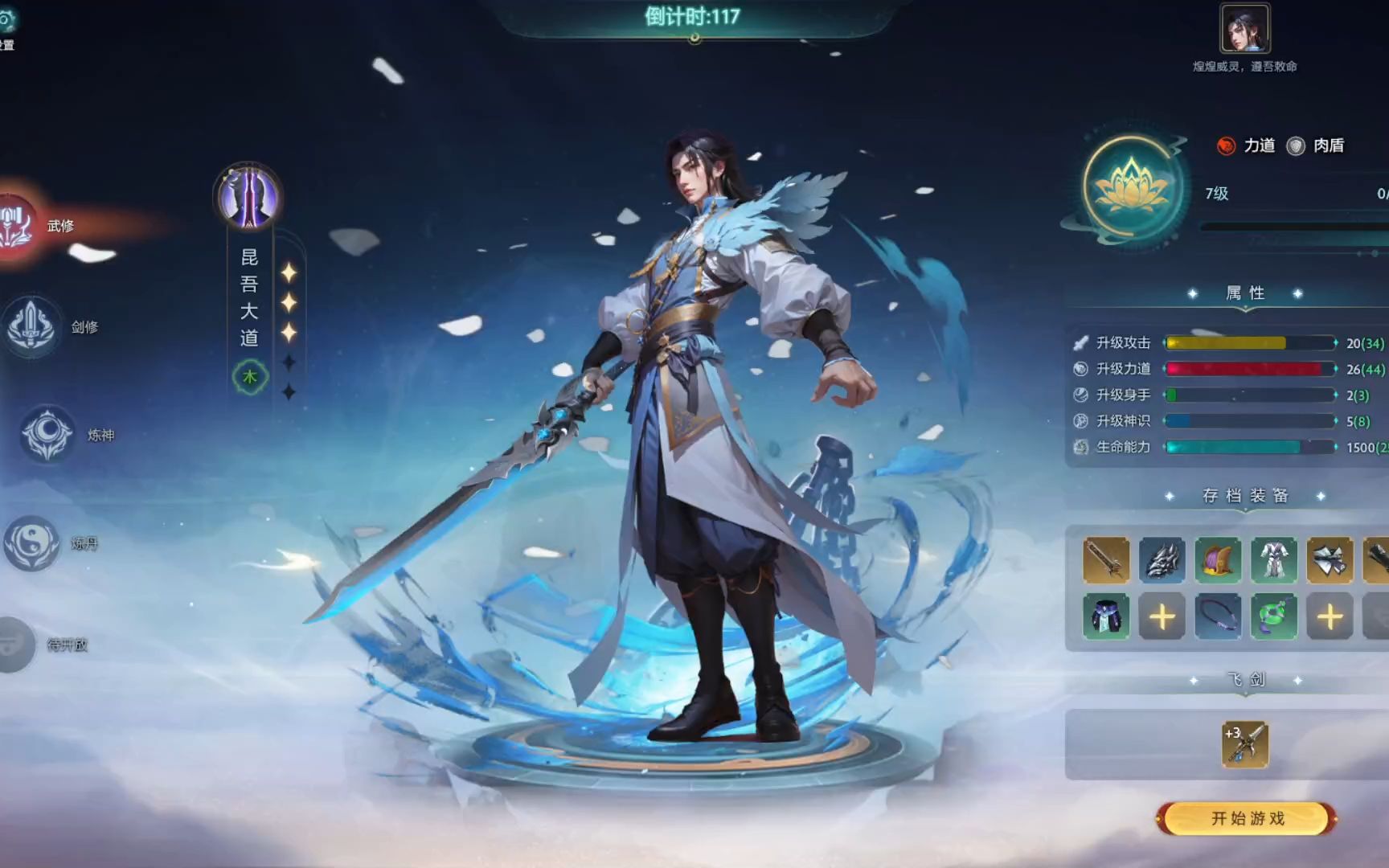The image size is (1389, 868).
Task: Select the +3 flying sword under 飞剑
Action: [x=1245, y=746]
